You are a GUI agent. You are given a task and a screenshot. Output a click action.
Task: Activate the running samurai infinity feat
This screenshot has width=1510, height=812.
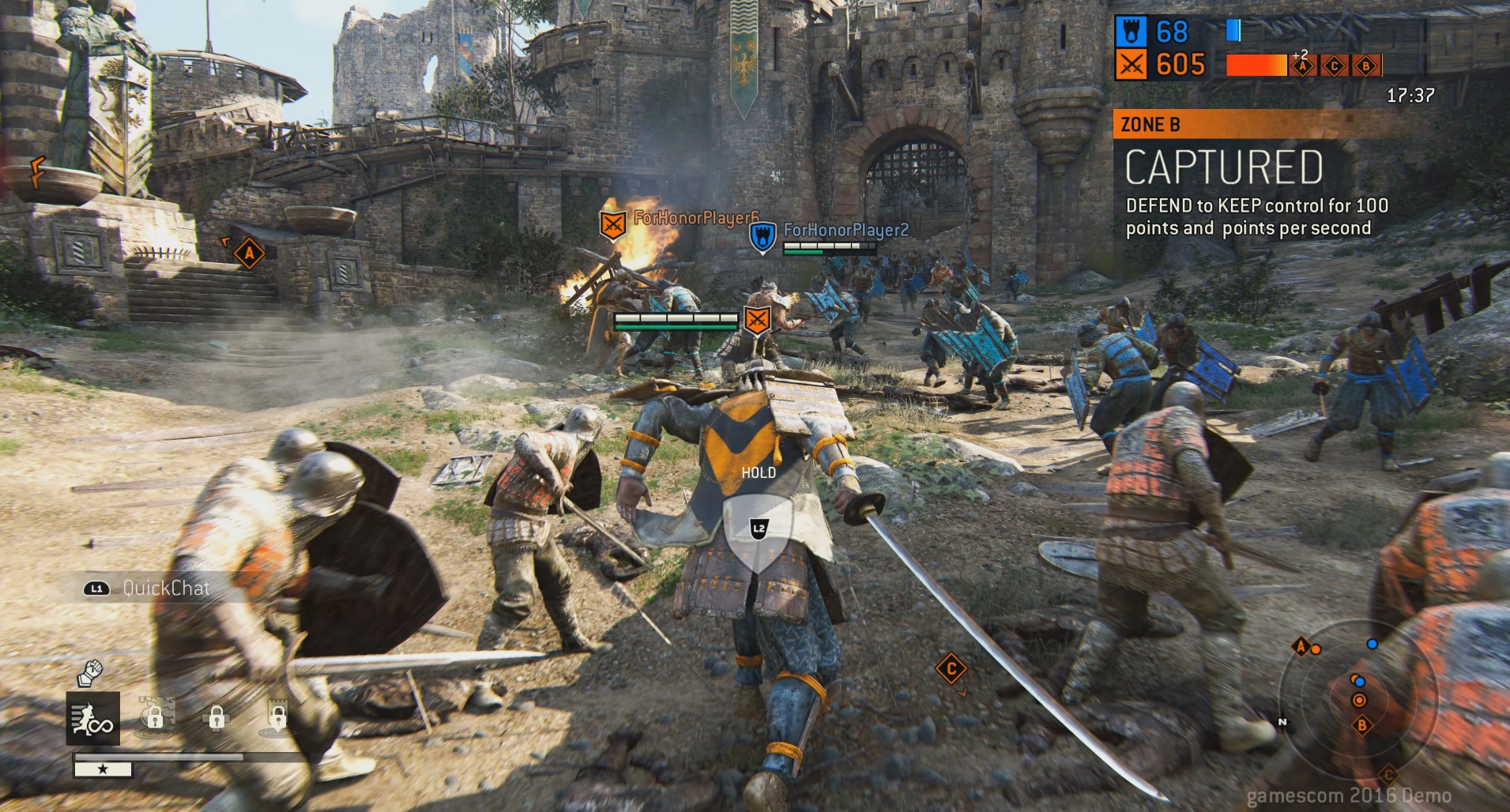point(93,718)
